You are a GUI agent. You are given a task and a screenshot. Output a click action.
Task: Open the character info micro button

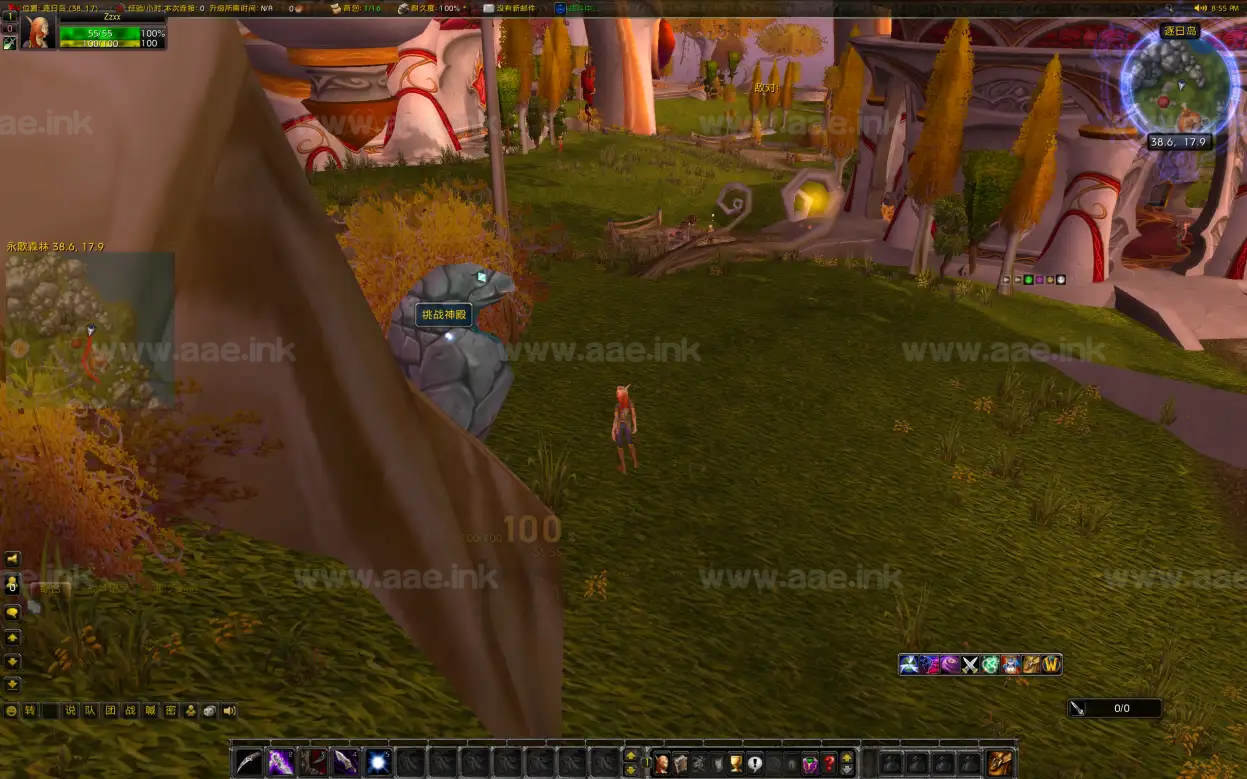coord(662,764)
